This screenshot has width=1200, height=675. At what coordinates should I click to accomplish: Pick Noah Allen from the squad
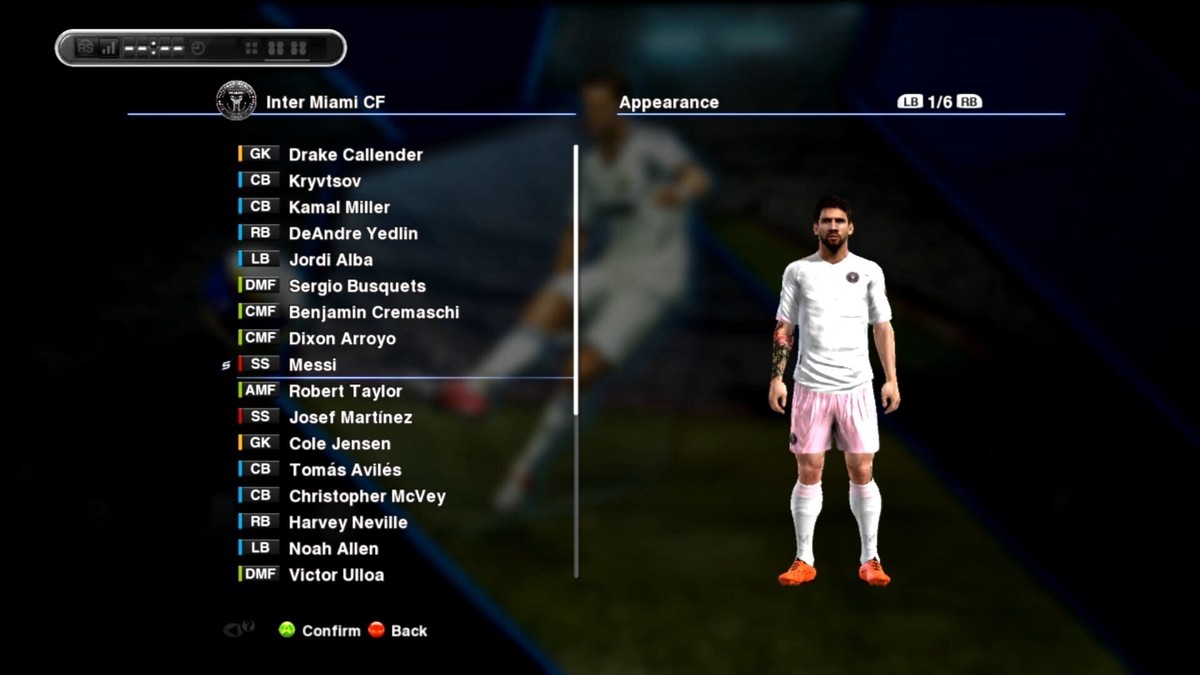(x=333, y=548)
